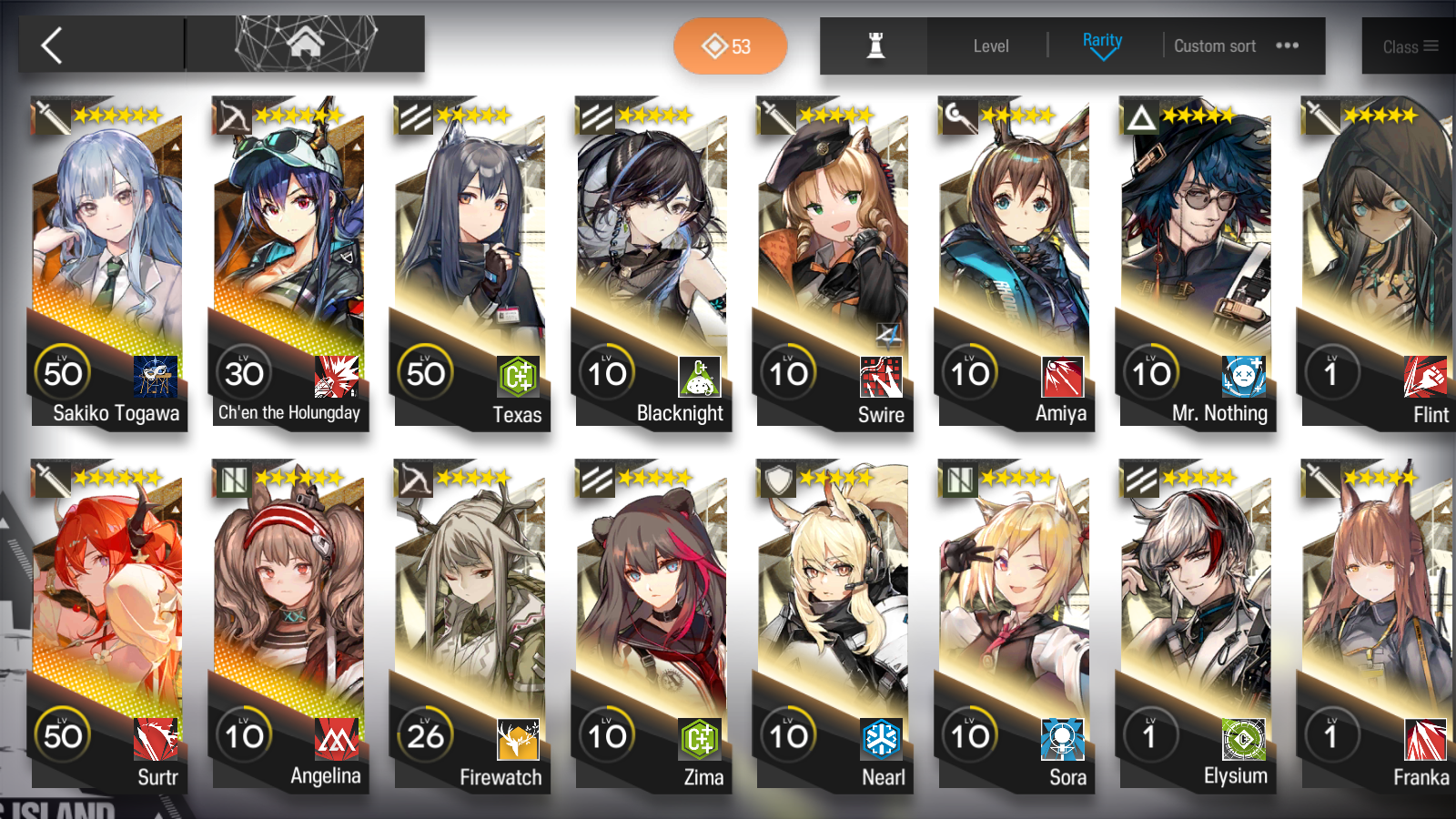Click Surtr's level 50 progress ring
1456x819 pixels.
coord(64,735)
